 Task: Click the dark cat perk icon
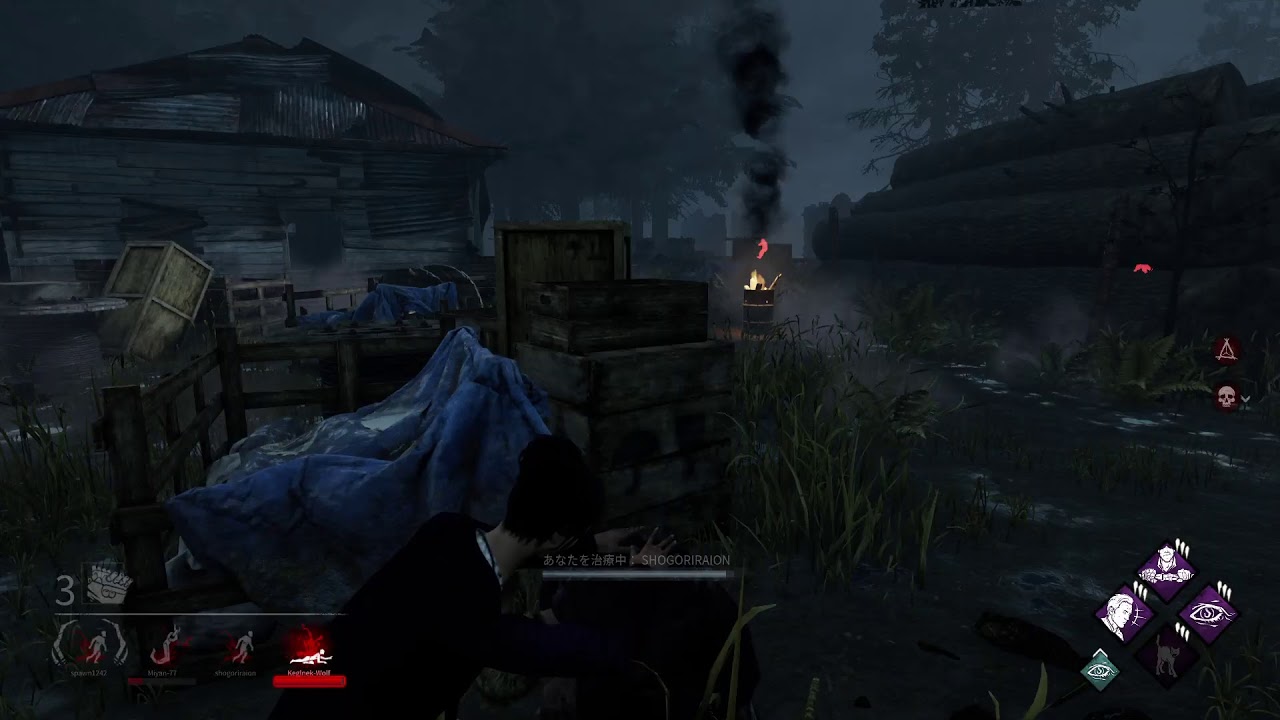(1168, 656)
